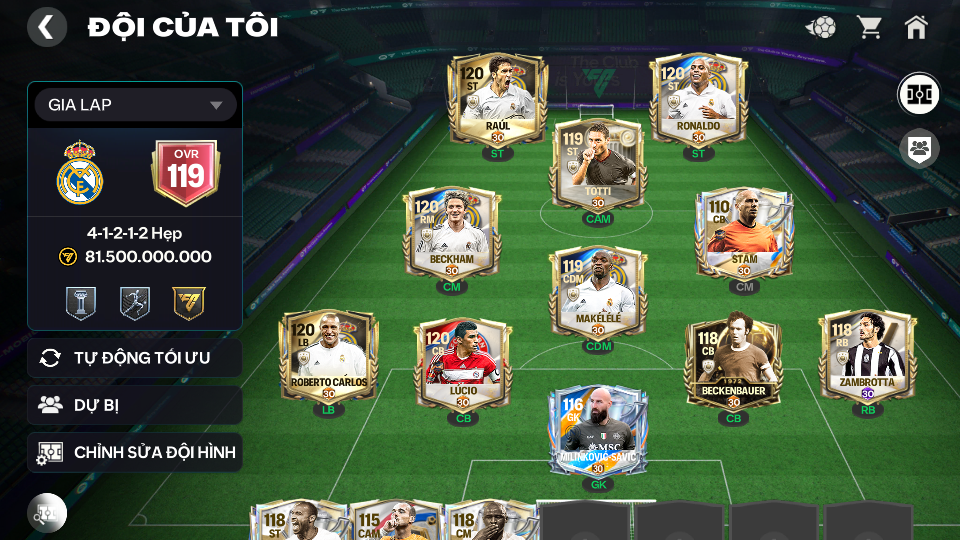This screenshot has height=540, width=960.
Task: Choose the Roberto Carlos LB card
Action: click(x=329, y=356)
